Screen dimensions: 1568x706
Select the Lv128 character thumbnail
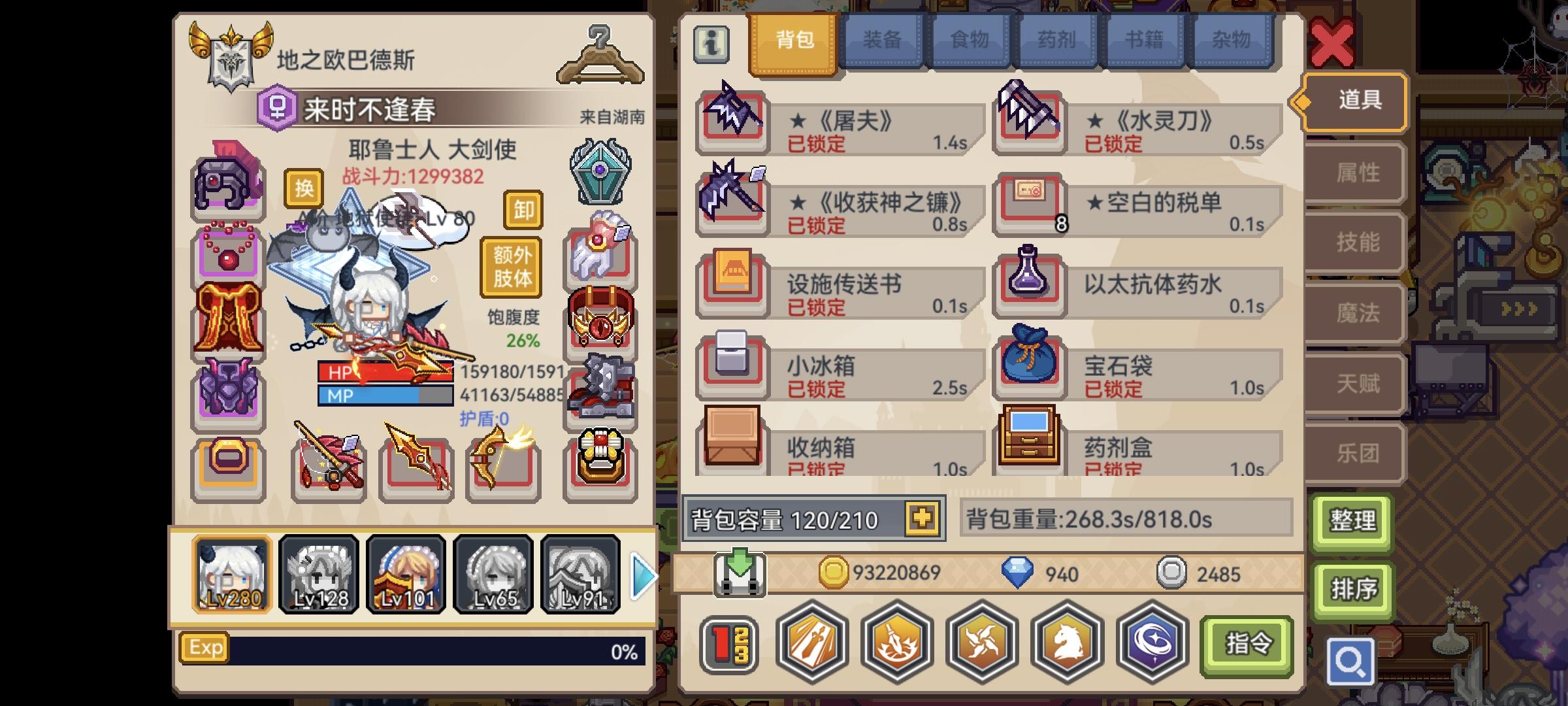(x=319, y=575)
